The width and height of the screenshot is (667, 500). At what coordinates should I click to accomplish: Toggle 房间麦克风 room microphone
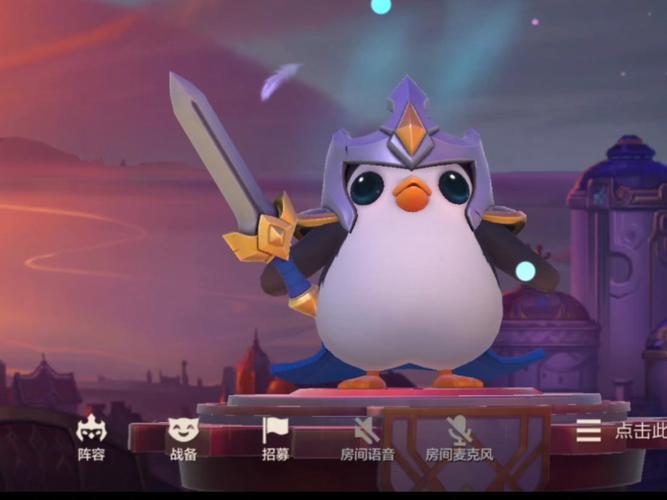459,437
